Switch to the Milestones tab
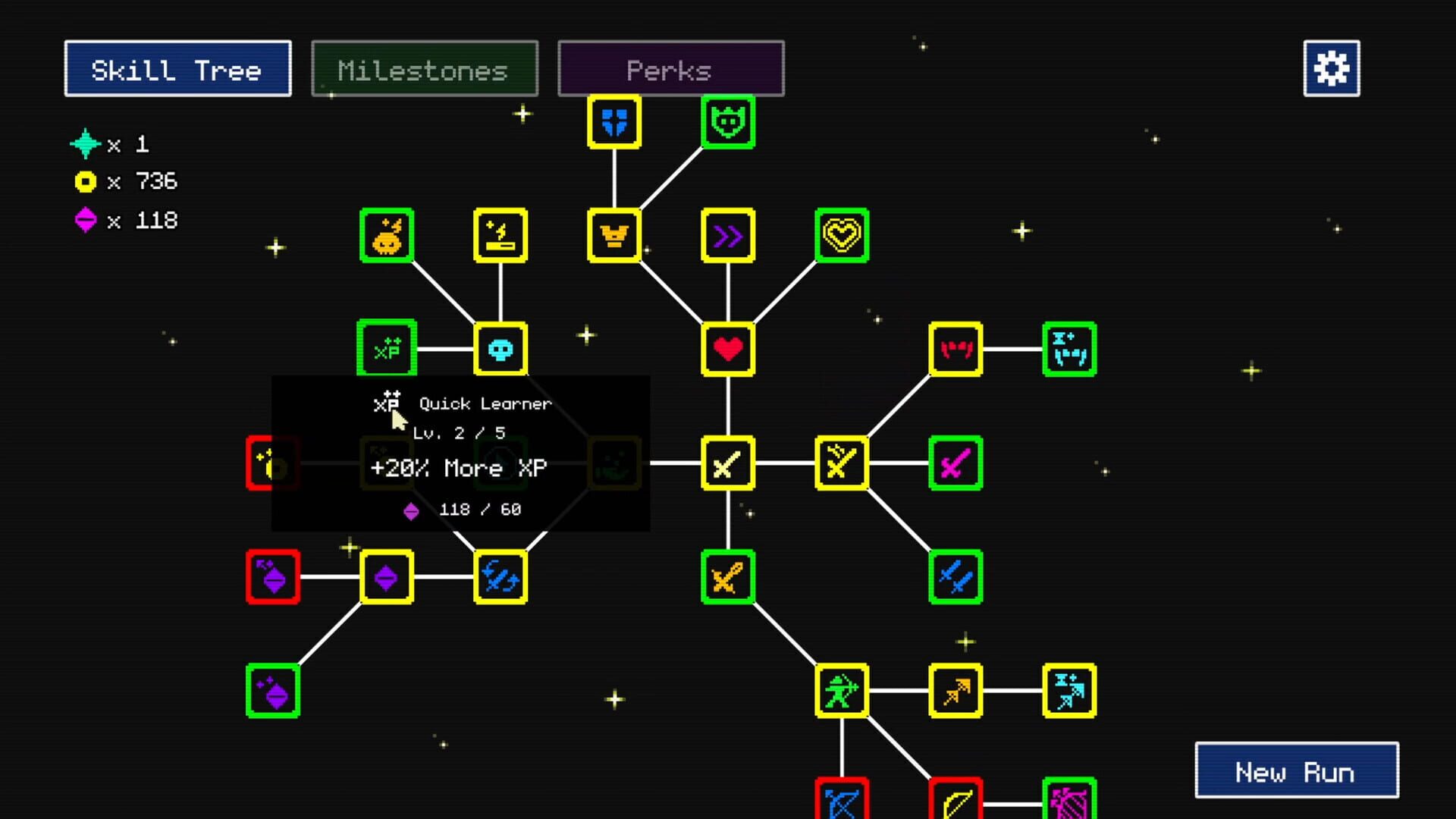Image resolution: width=1456 pixels, height=819 pixels. pyautogui.click(x=425, y=69)
